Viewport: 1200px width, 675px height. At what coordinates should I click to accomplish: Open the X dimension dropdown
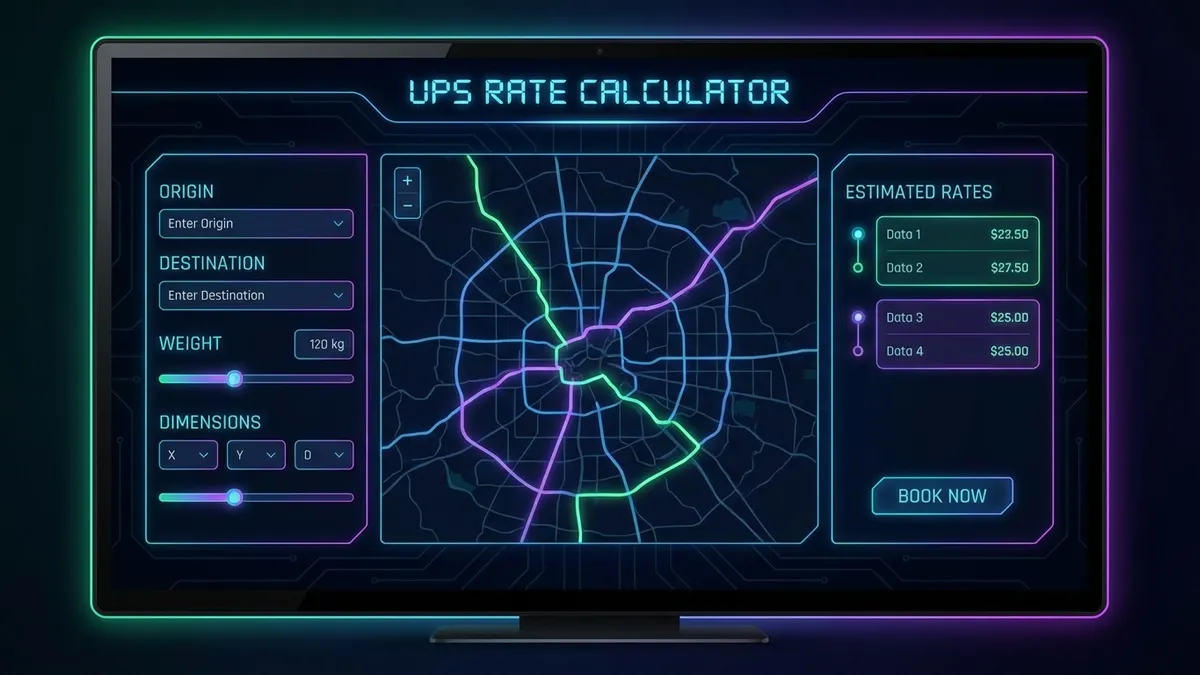[188, 455]
